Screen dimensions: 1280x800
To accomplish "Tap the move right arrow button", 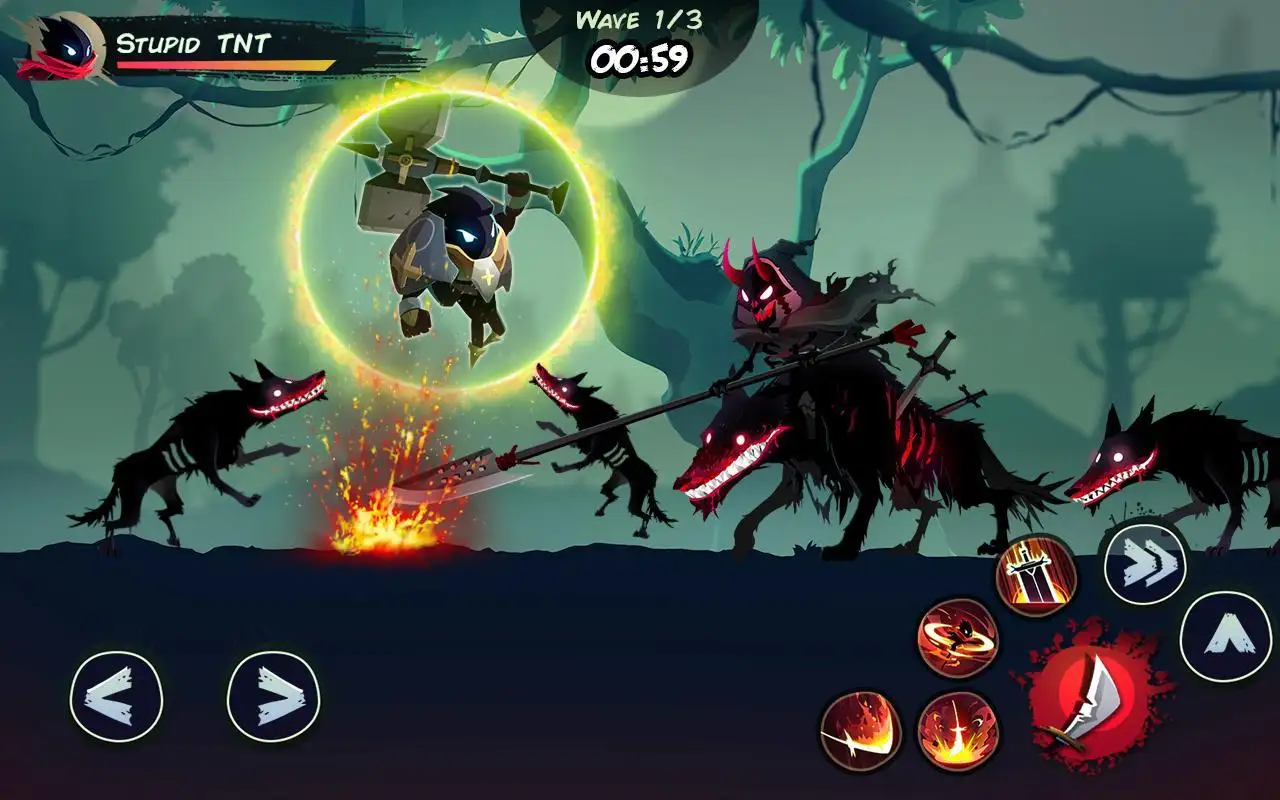I will pos(273,696).
